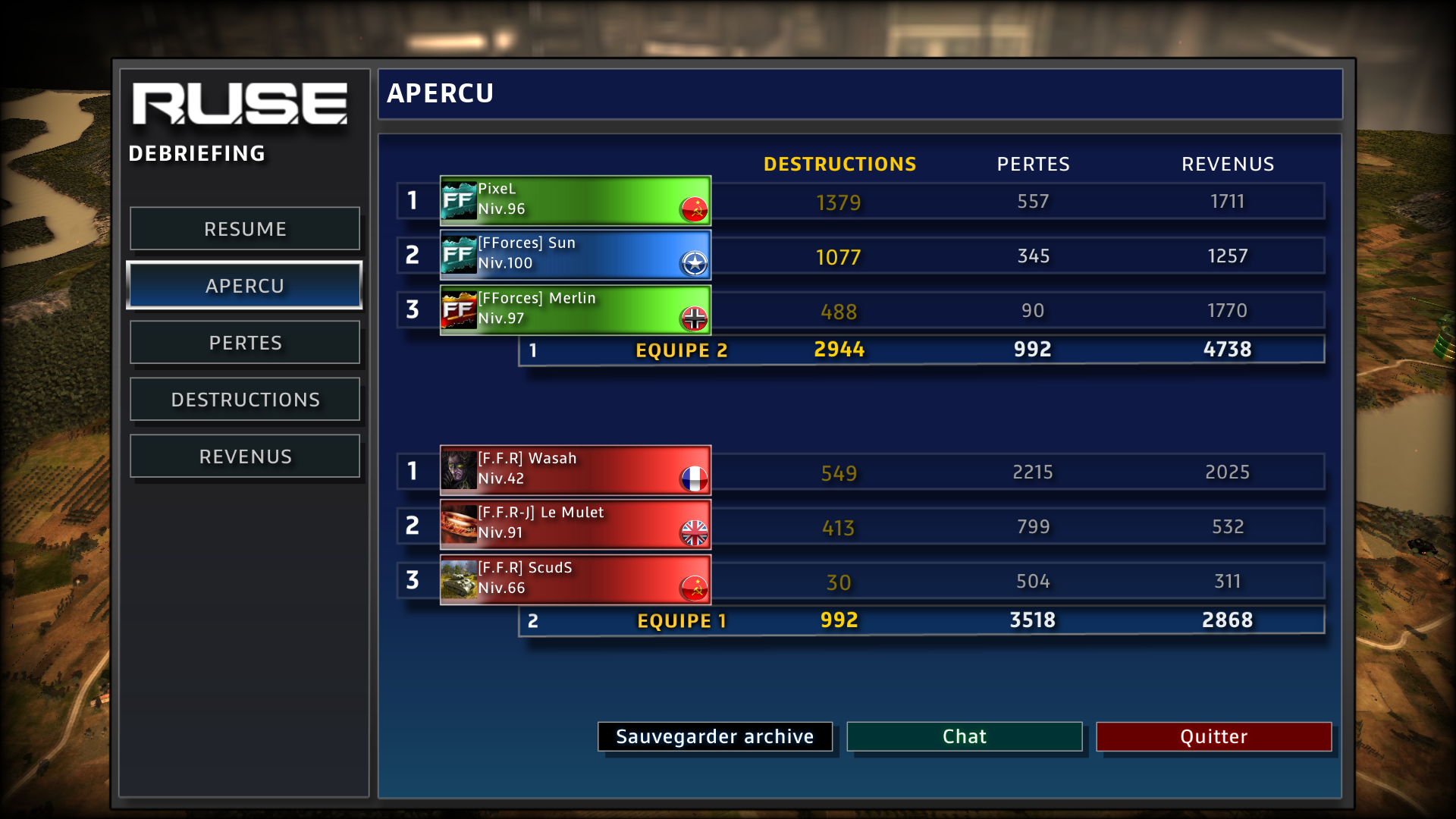Pick the [F.F.R] ScudS player entry
This screenshot has height=819, width=1456.
point(575,579)
